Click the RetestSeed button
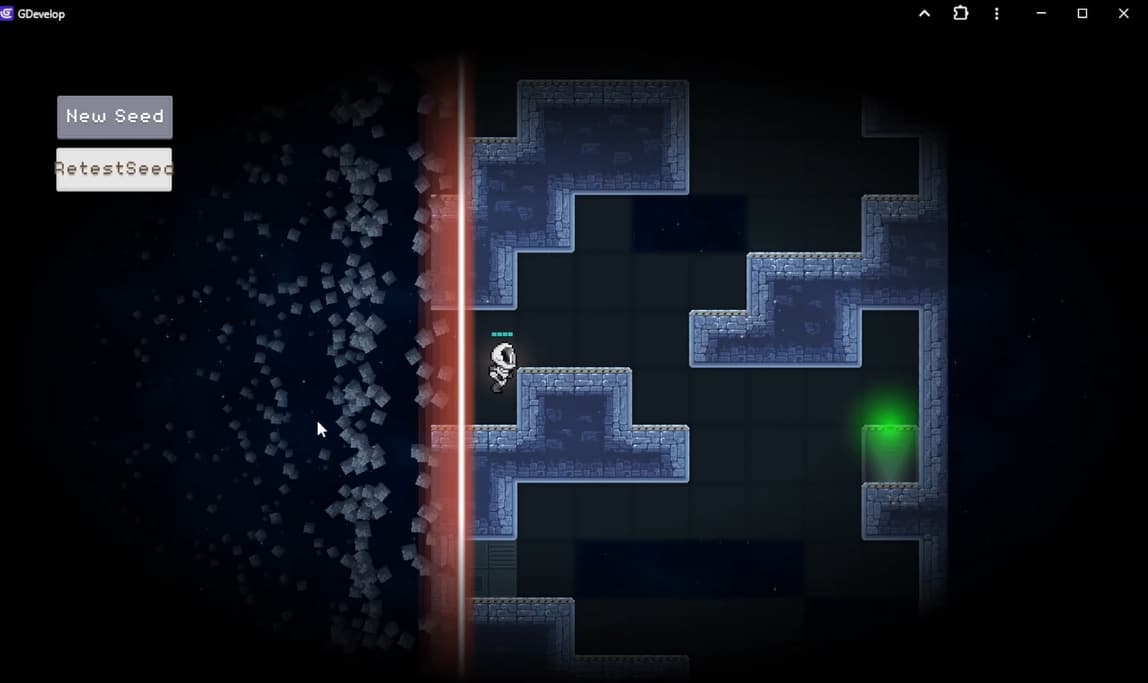 pos(114,169)
